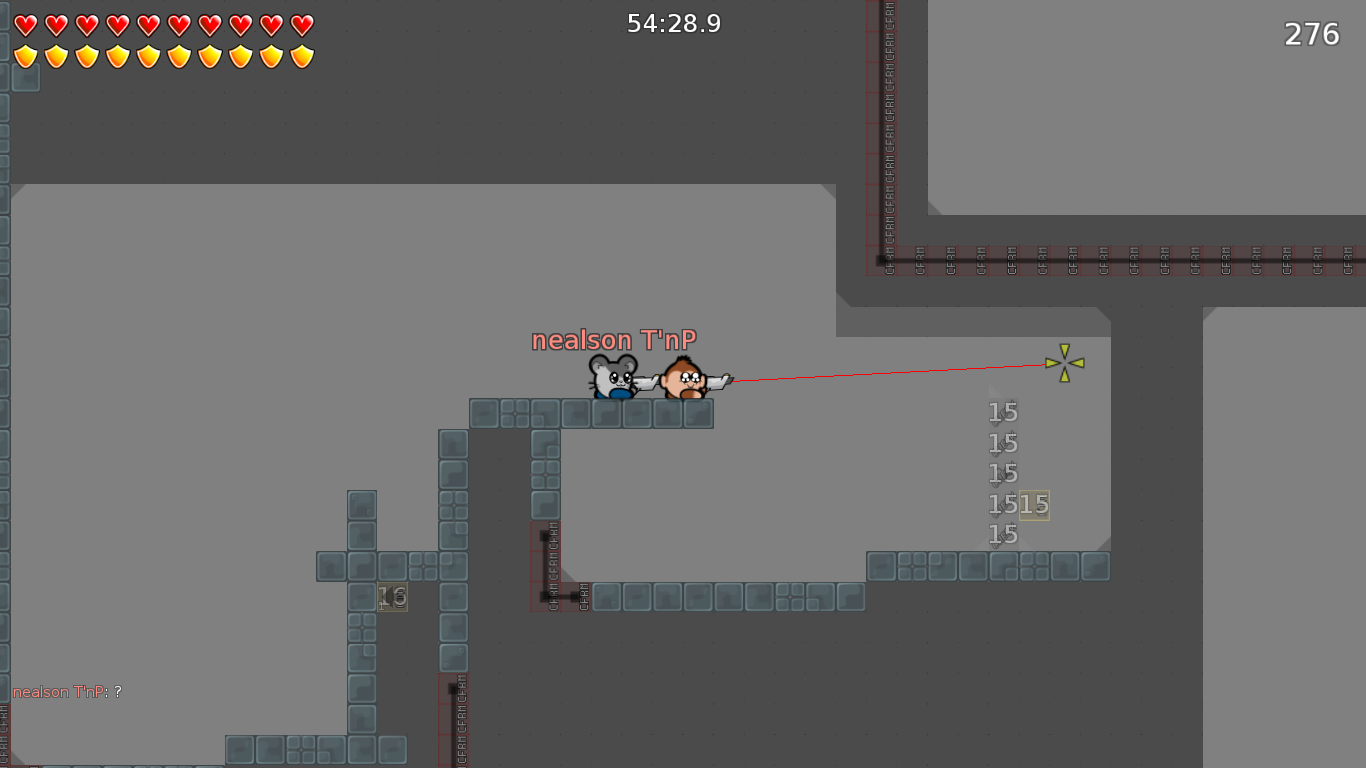Click the highlighted 15 damage number
This screenshot has width=1366, height=768.
(x=1032, y=506)
